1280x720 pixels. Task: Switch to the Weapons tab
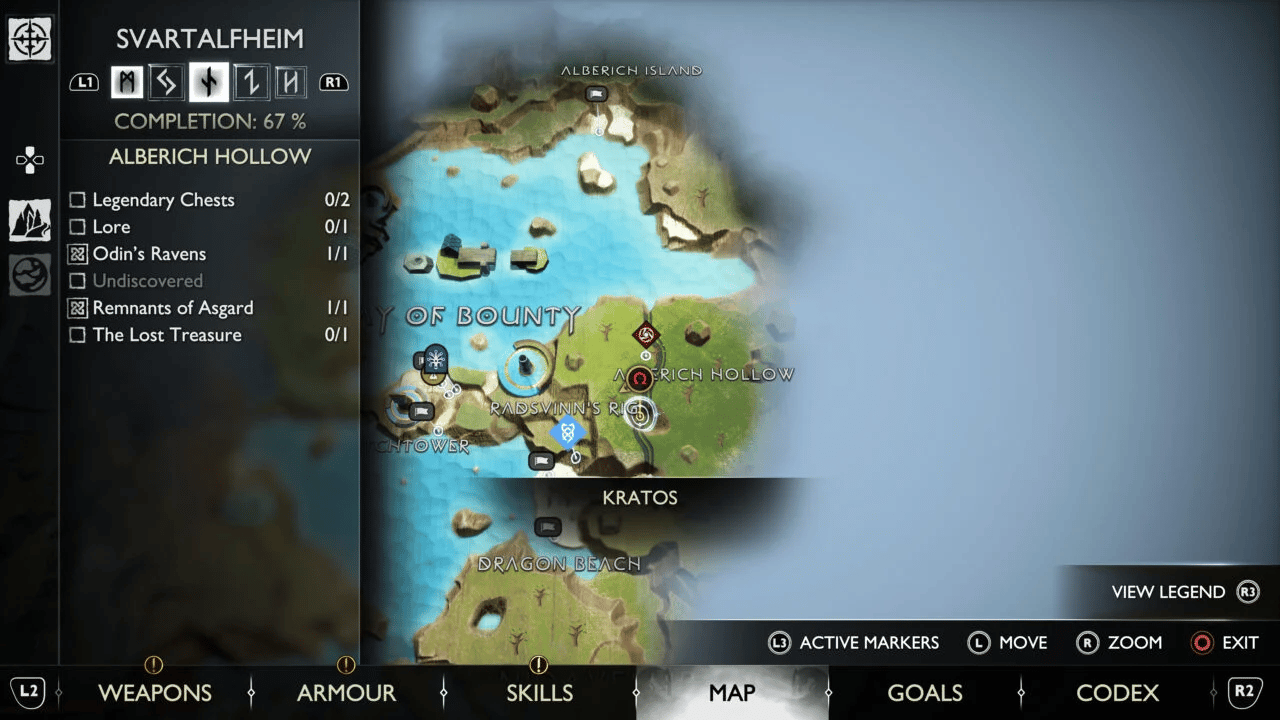(x=154, y=692)
